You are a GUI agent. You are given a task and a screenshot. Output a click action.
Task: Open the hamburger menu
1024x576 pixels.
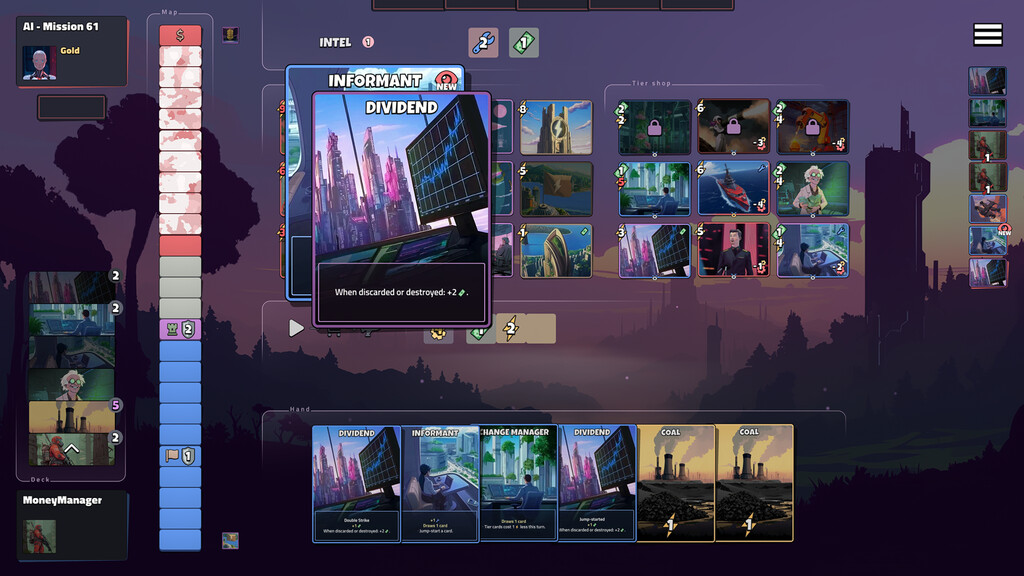click(x=987, y=35)
